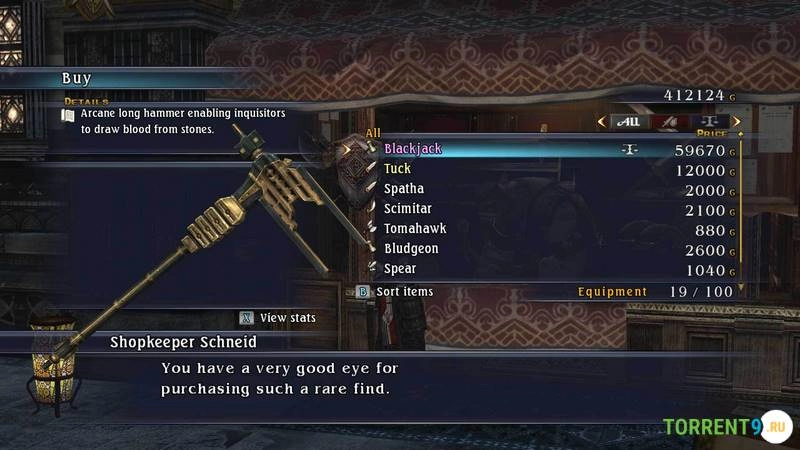
Task: Click the shop list scrollbar
Action: click(x=741, y=210)
